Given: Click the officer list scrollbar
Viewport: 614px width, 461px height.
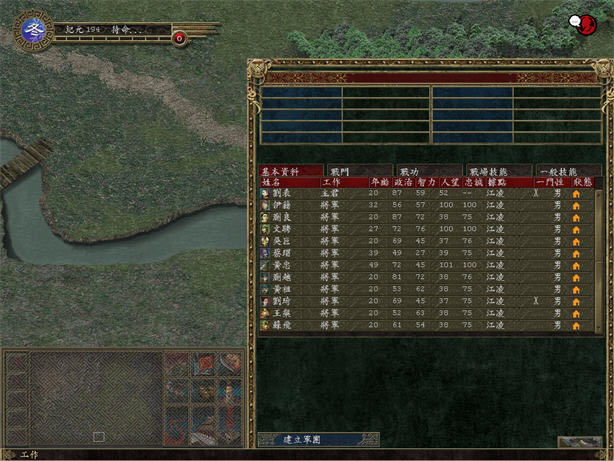Looking at the screenshot, I should (600, 260).
